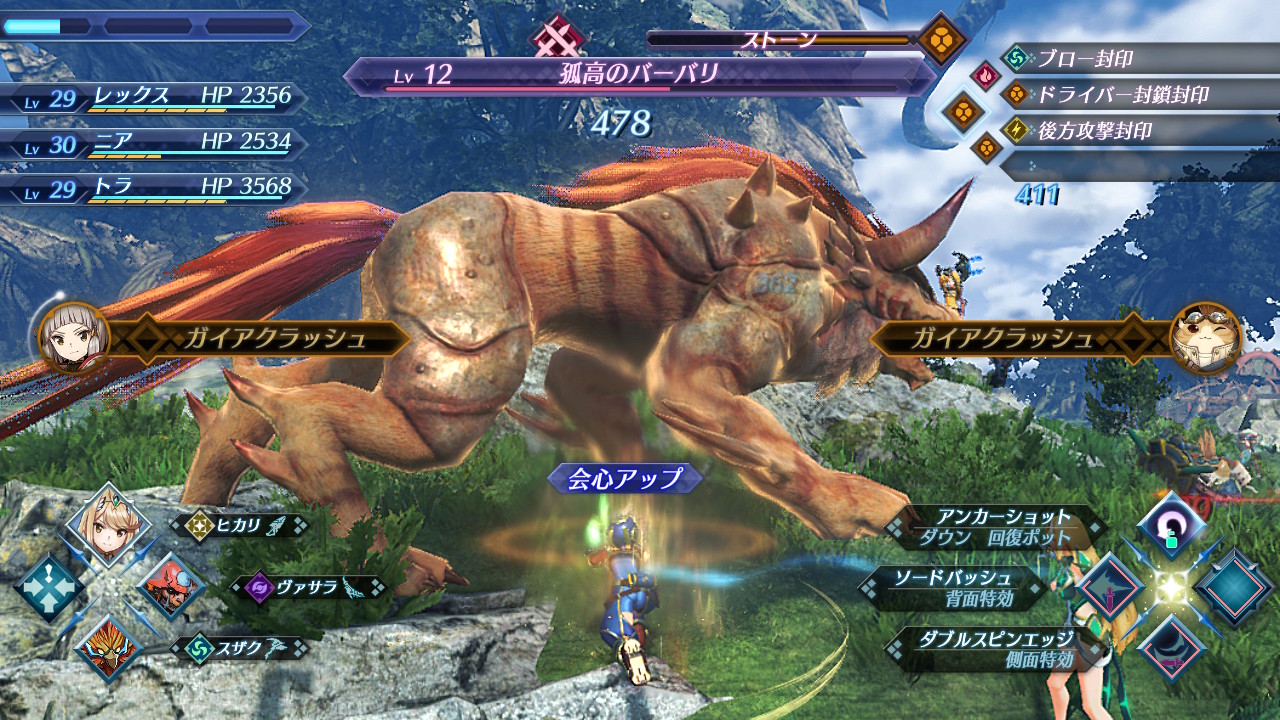The height and width of the screenshot is (720, 1280).
Task: Switch to the Suzaku bird blade portrait
Action: [107, 645]
